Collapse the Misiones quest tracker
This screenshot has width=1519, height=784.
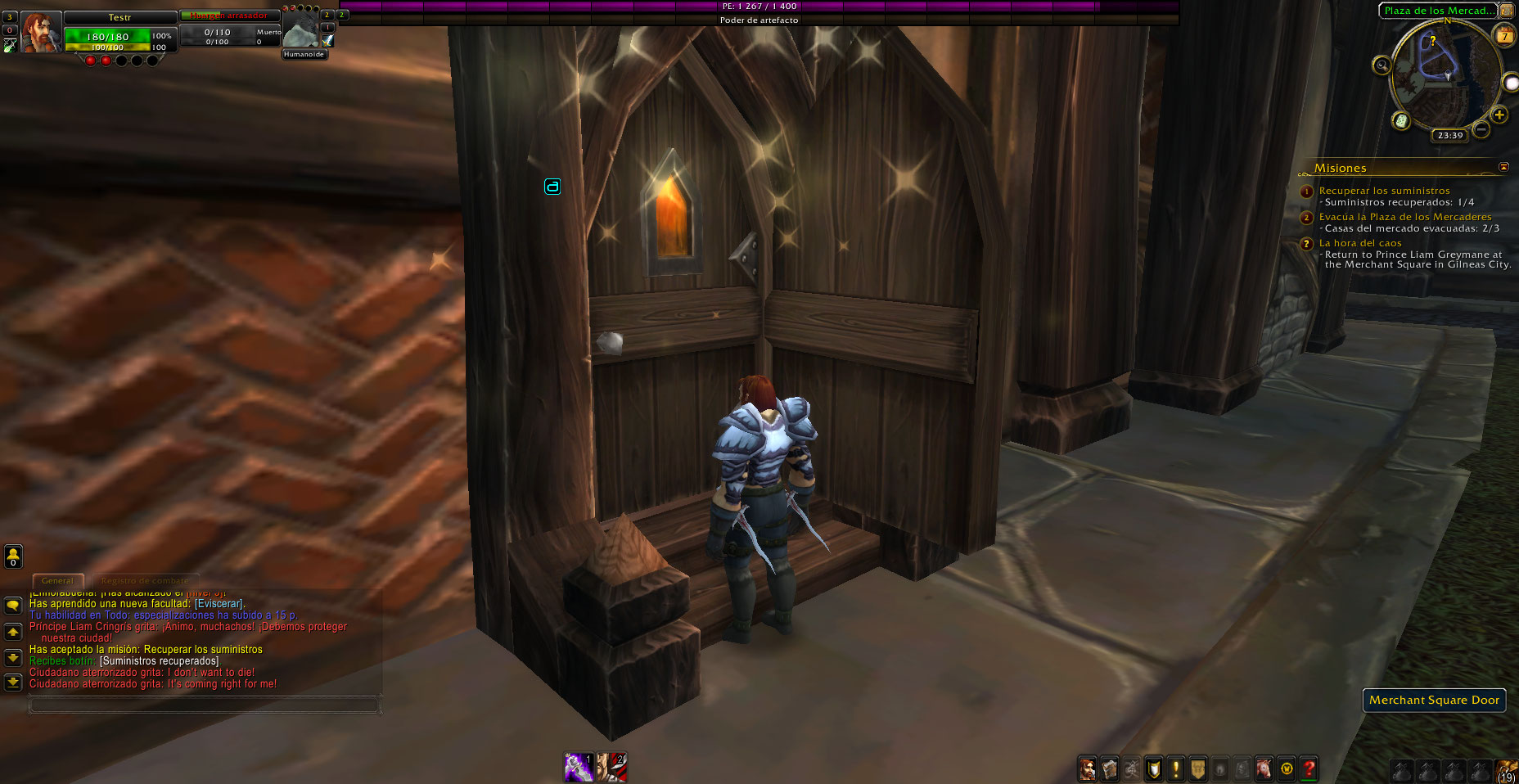pyautogui.click(x=1503, y=167)
